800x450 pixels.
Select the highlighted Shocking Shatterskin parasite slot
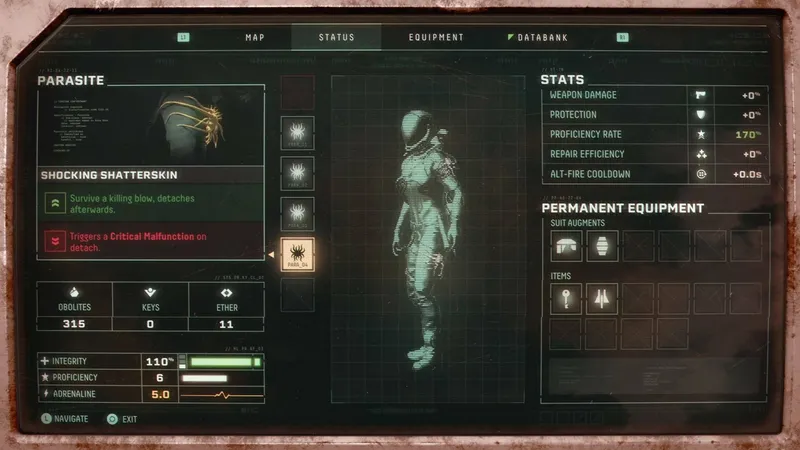click(298, 255)
